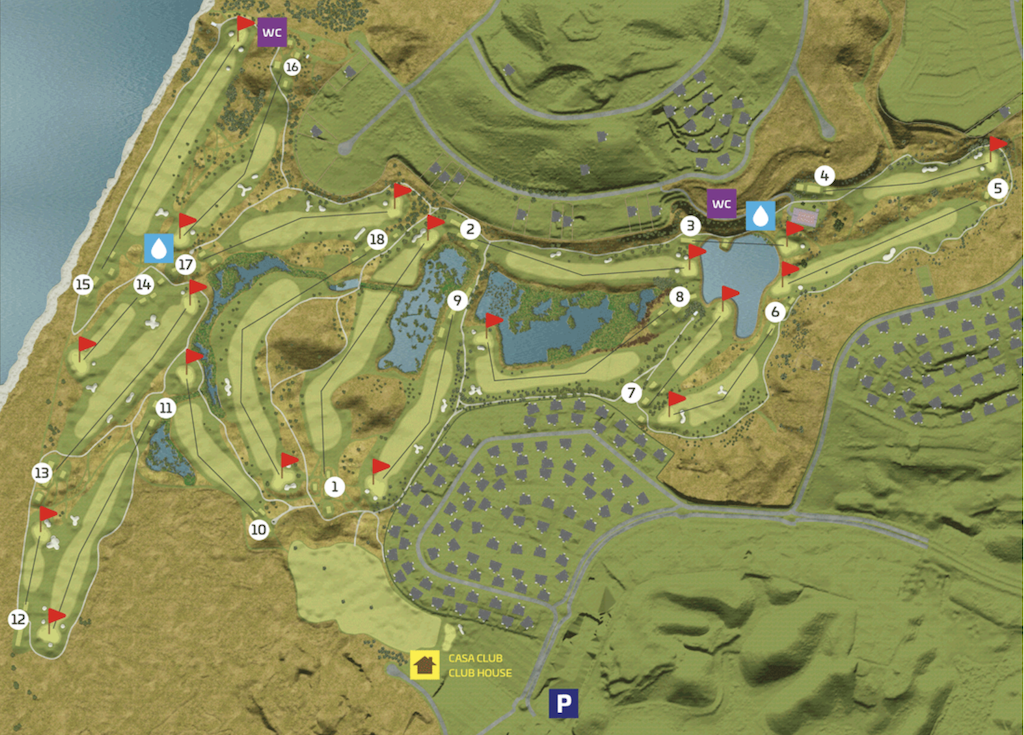
Task: Open the Casa Club house icon
Action: click(425, 665)
